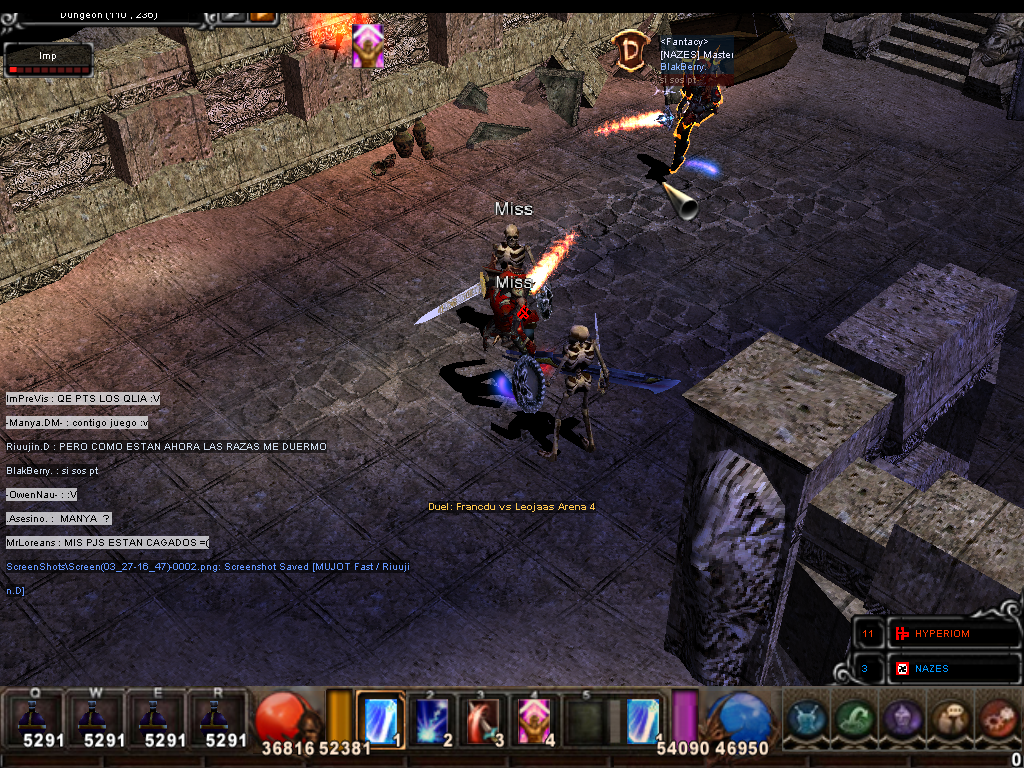Select the HYPERIOM guild score row
Viewport: 1024px width, 768px height.
953,634
